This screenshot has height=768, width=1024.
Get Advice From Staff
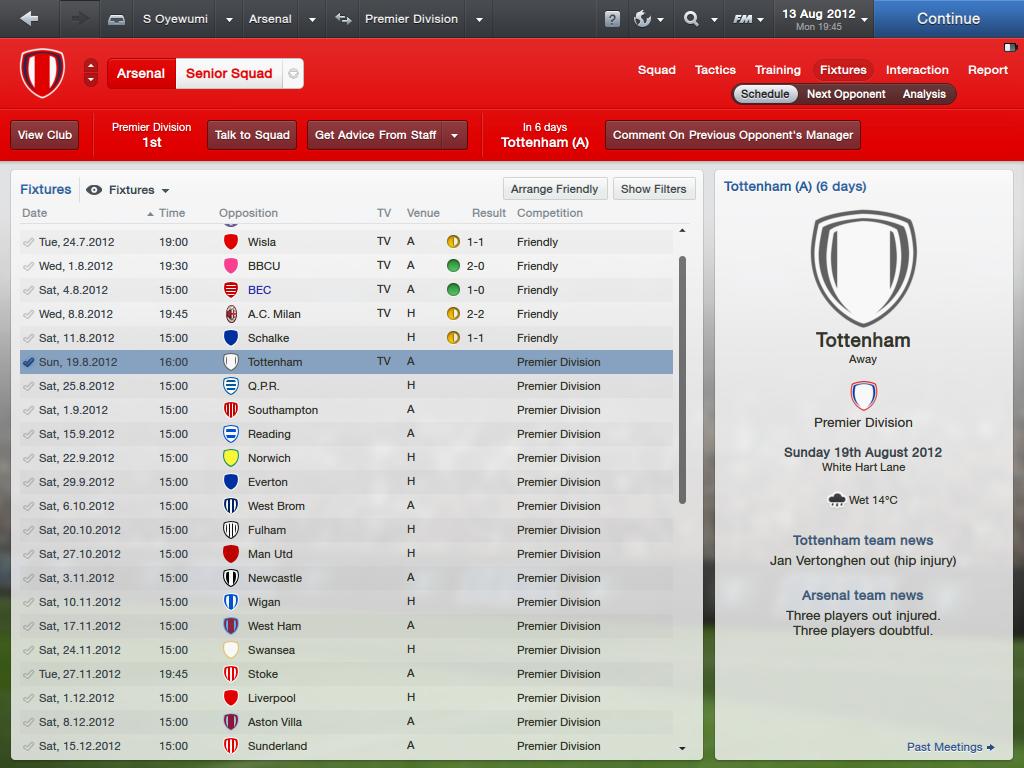375,135
